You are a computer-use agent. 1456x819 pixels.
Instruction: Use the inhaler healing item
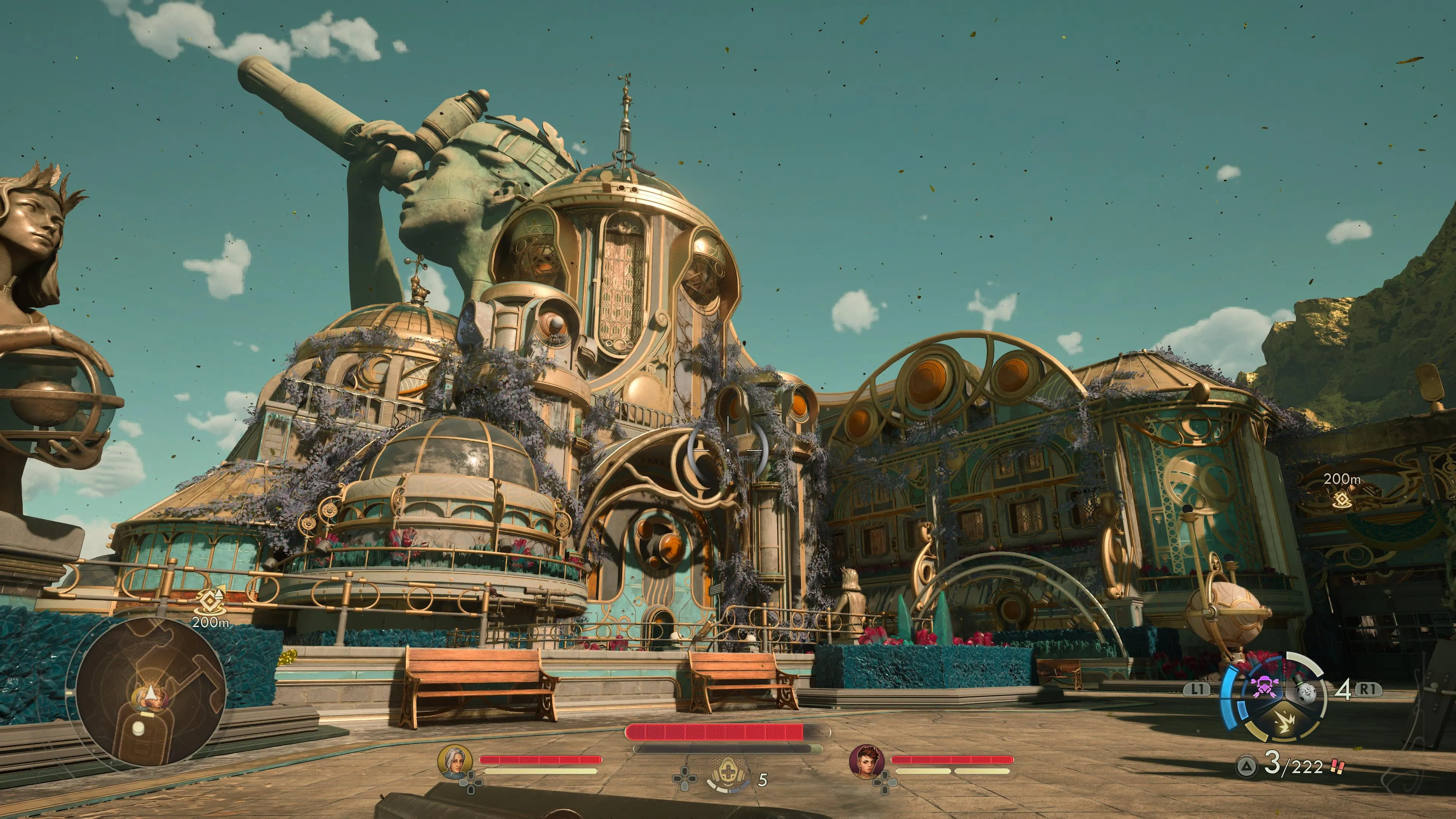point(728,775)
